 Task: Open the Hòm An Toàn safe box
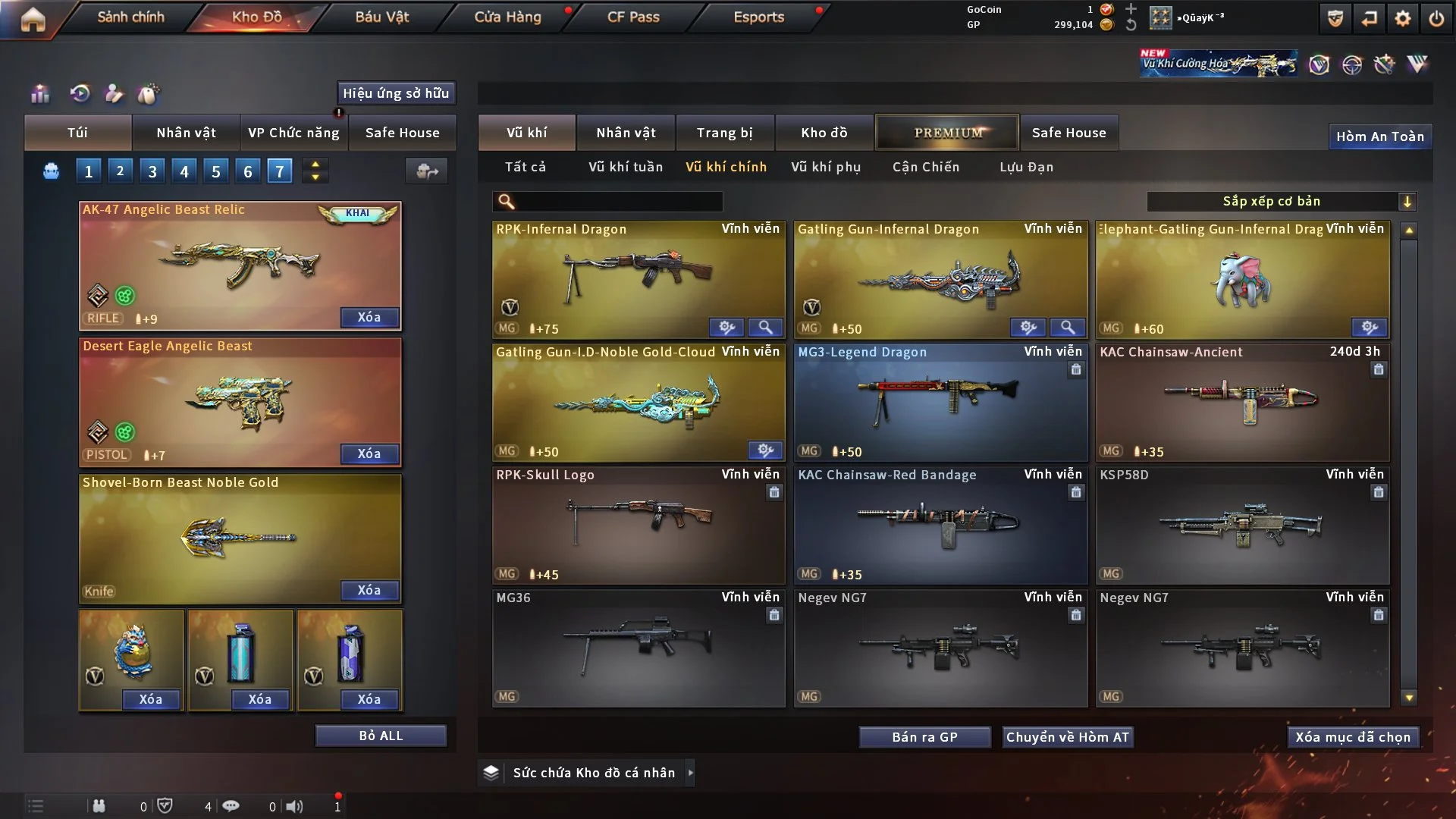coord(1379,136)
